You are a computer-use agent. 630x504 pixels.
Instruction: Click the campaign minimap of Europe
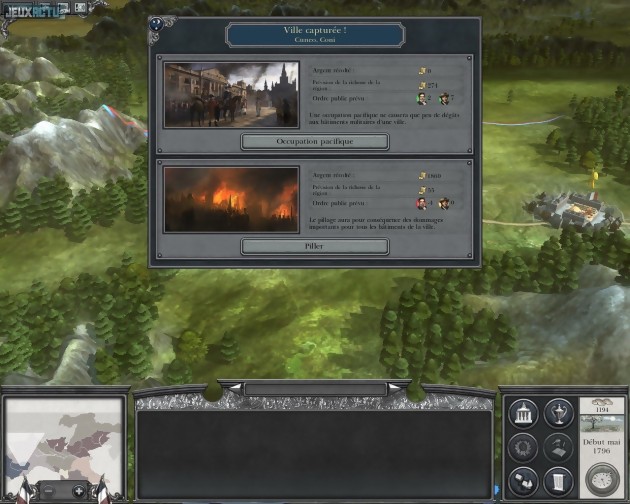[x=64, y=438]
